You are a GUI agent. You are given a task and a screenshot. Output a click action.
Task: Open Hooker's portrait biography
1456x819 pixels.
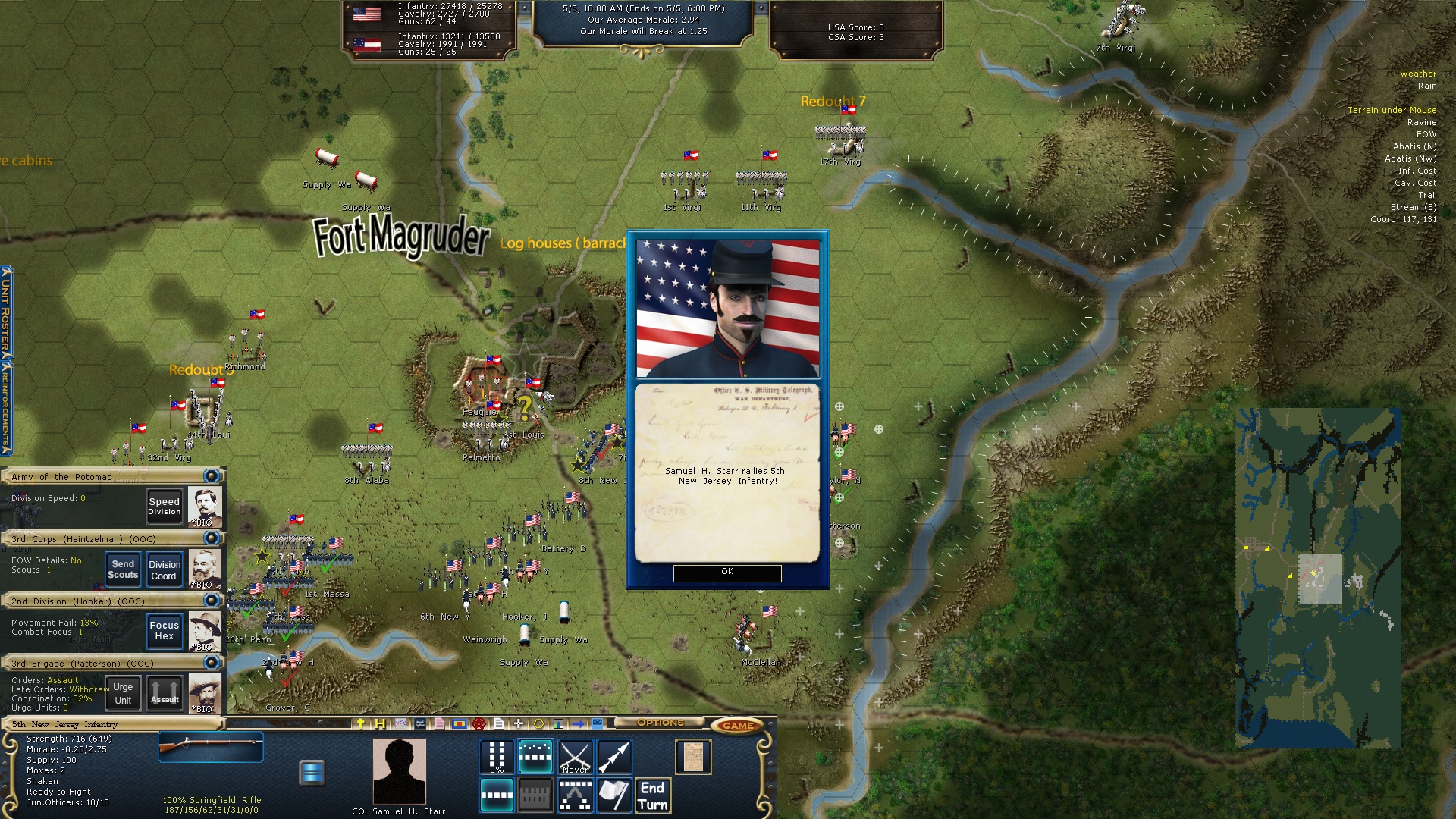[x=205, y=631]
